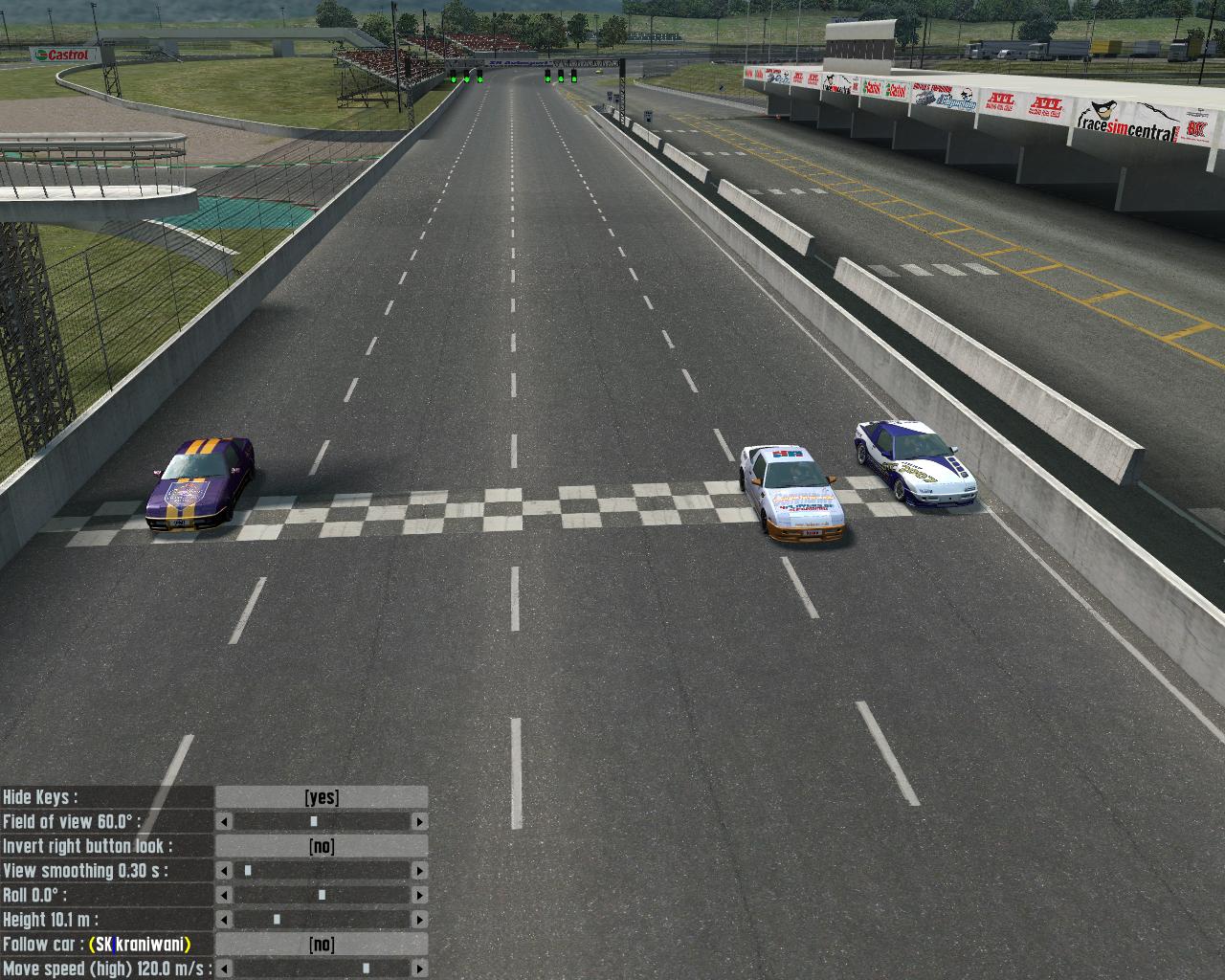Raise View smoothing with right arrow
The image size is (1225, 980).
pyautogui.click(x=419, y=871)
